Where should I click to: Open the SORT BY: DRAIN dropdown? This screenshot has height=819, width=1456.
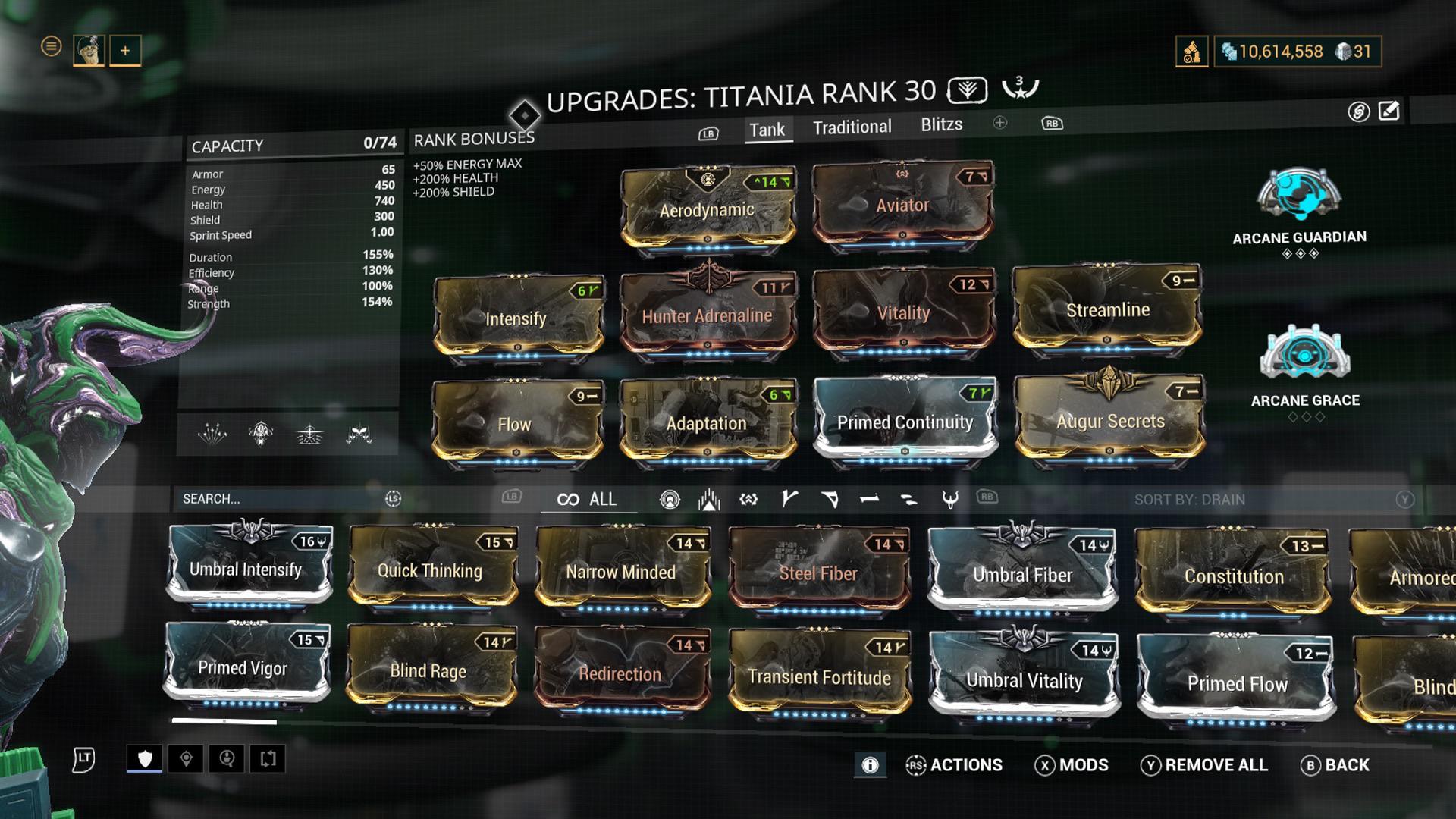coord(1191,500)
